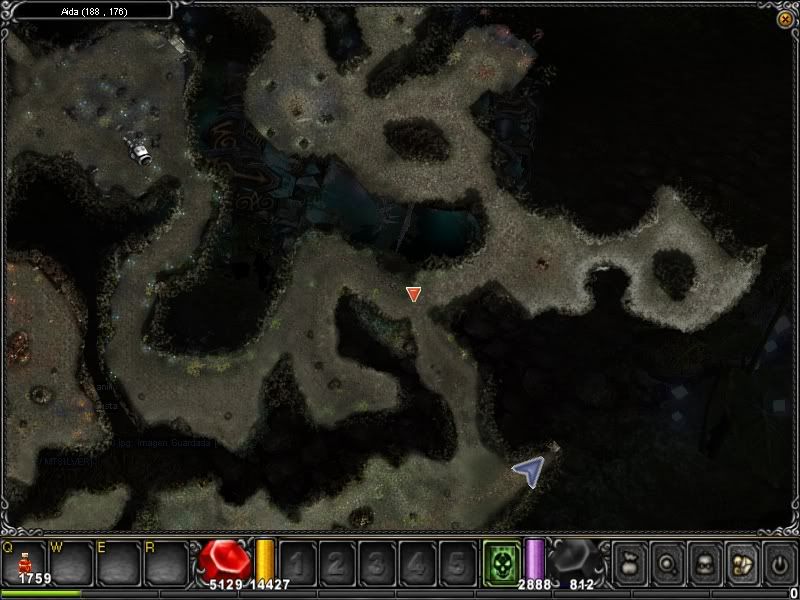The image size is (800, 600).
Task: Use the red potion in the Q slot
Action: pos(23,563)
